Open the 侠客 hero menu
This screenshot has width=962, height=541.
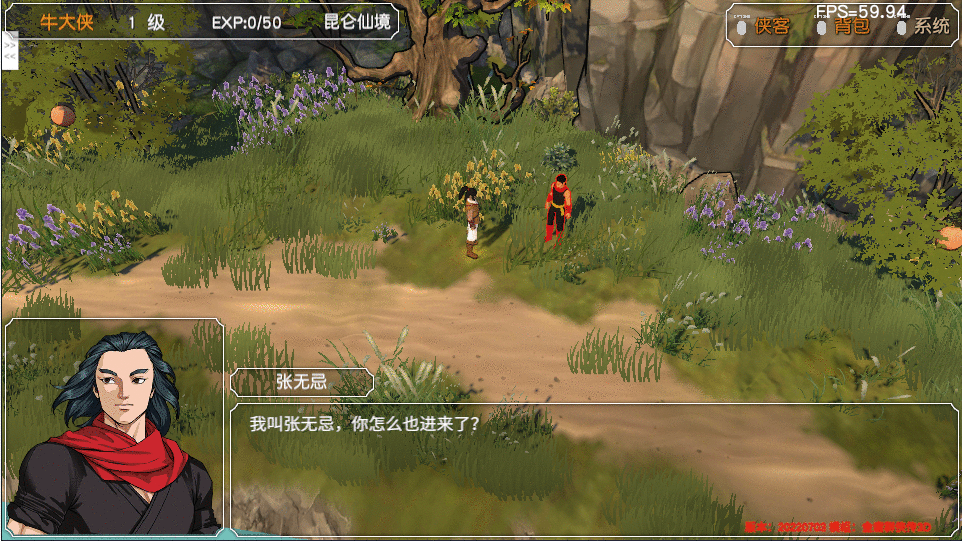coord(771,27)
